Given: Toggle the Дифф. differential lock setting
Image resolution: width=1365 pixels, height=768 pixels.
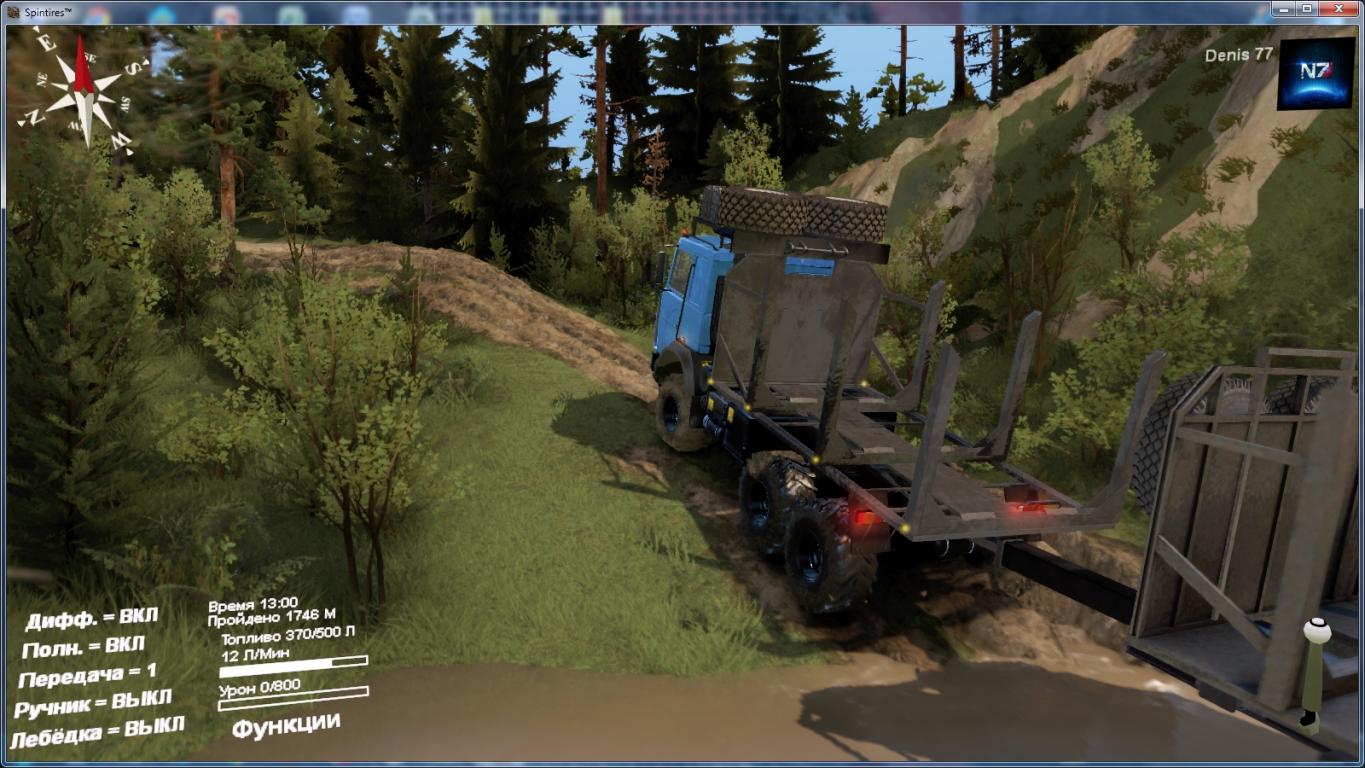Looking at the screenshot, I should 92,619.
